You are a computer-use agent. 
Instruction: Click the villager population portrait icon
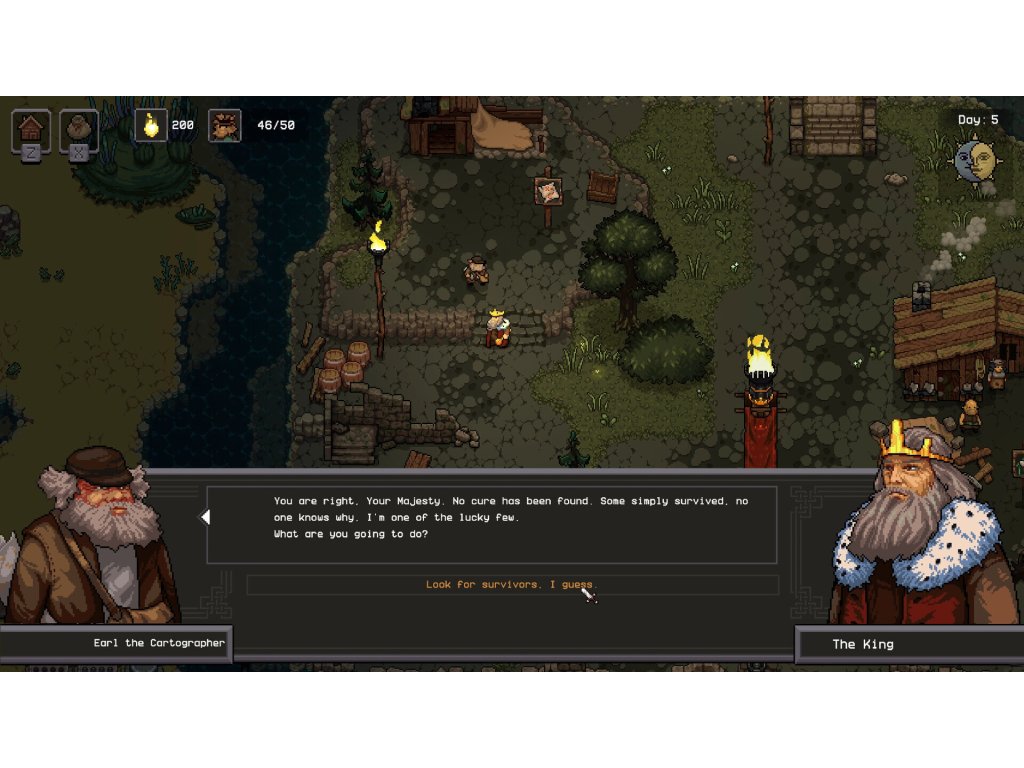pyautogui.click(x=224, y=125)
